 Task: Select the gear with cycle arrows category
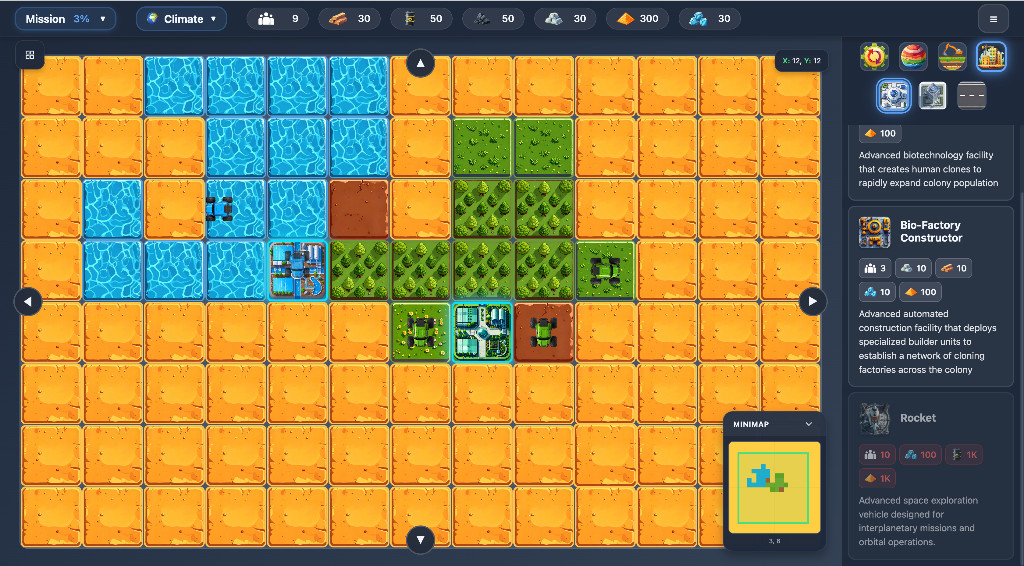coord(874,56)
